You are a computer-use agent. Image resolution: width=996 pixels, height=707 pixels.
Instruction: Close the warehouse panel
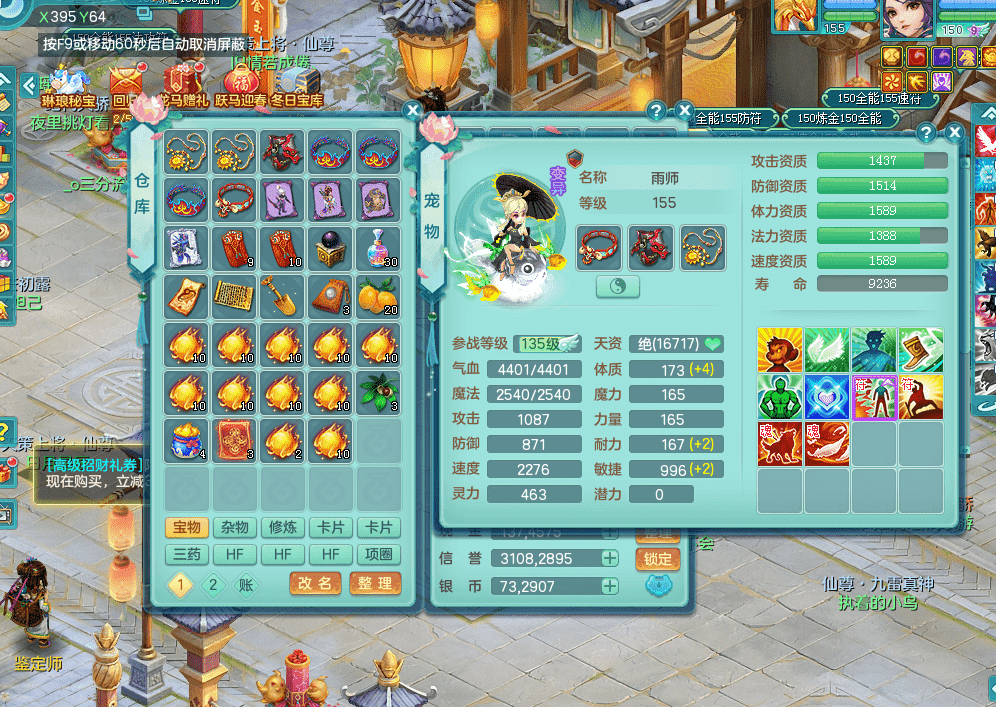pyautogui.click(x=412, y=111)
